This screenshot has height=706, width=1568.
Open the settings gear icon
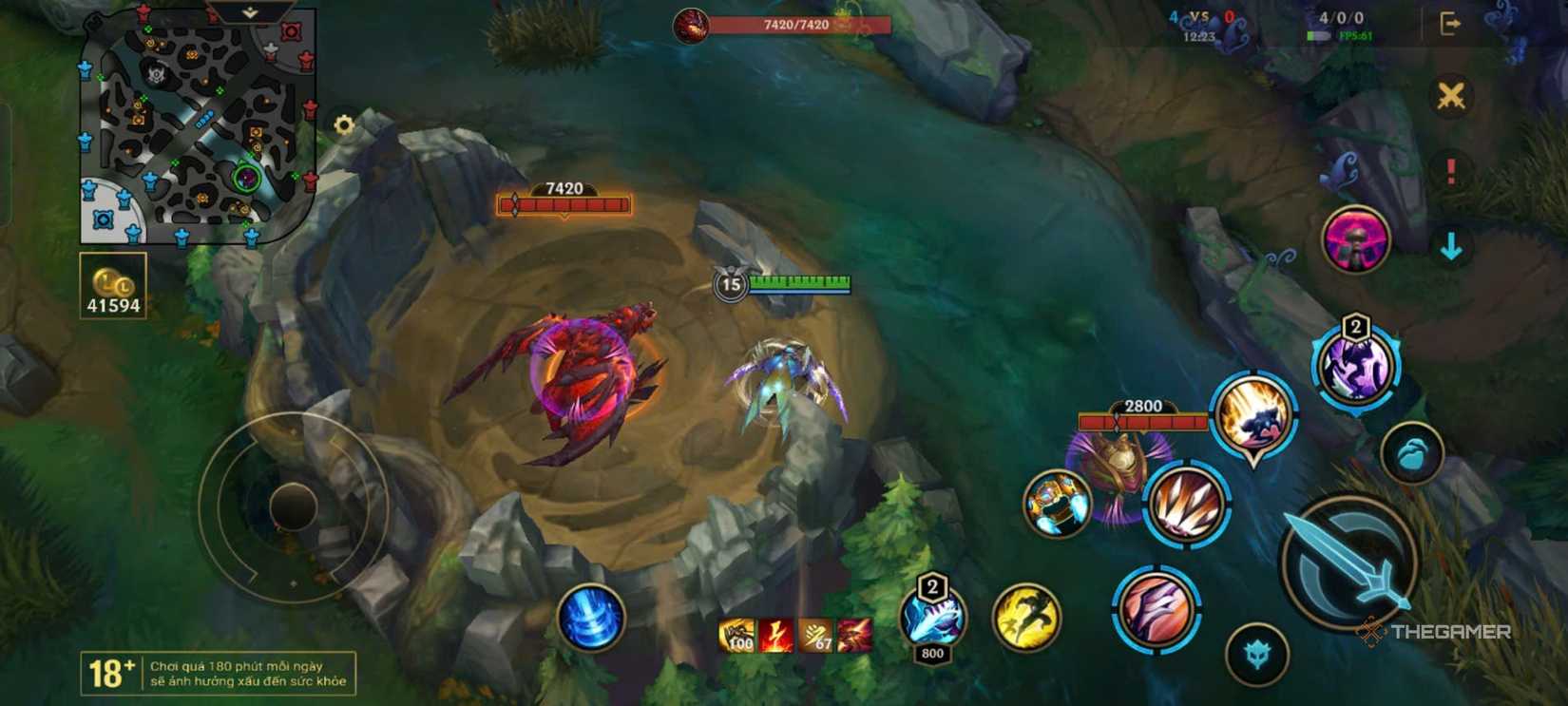[x=342, y=123]
